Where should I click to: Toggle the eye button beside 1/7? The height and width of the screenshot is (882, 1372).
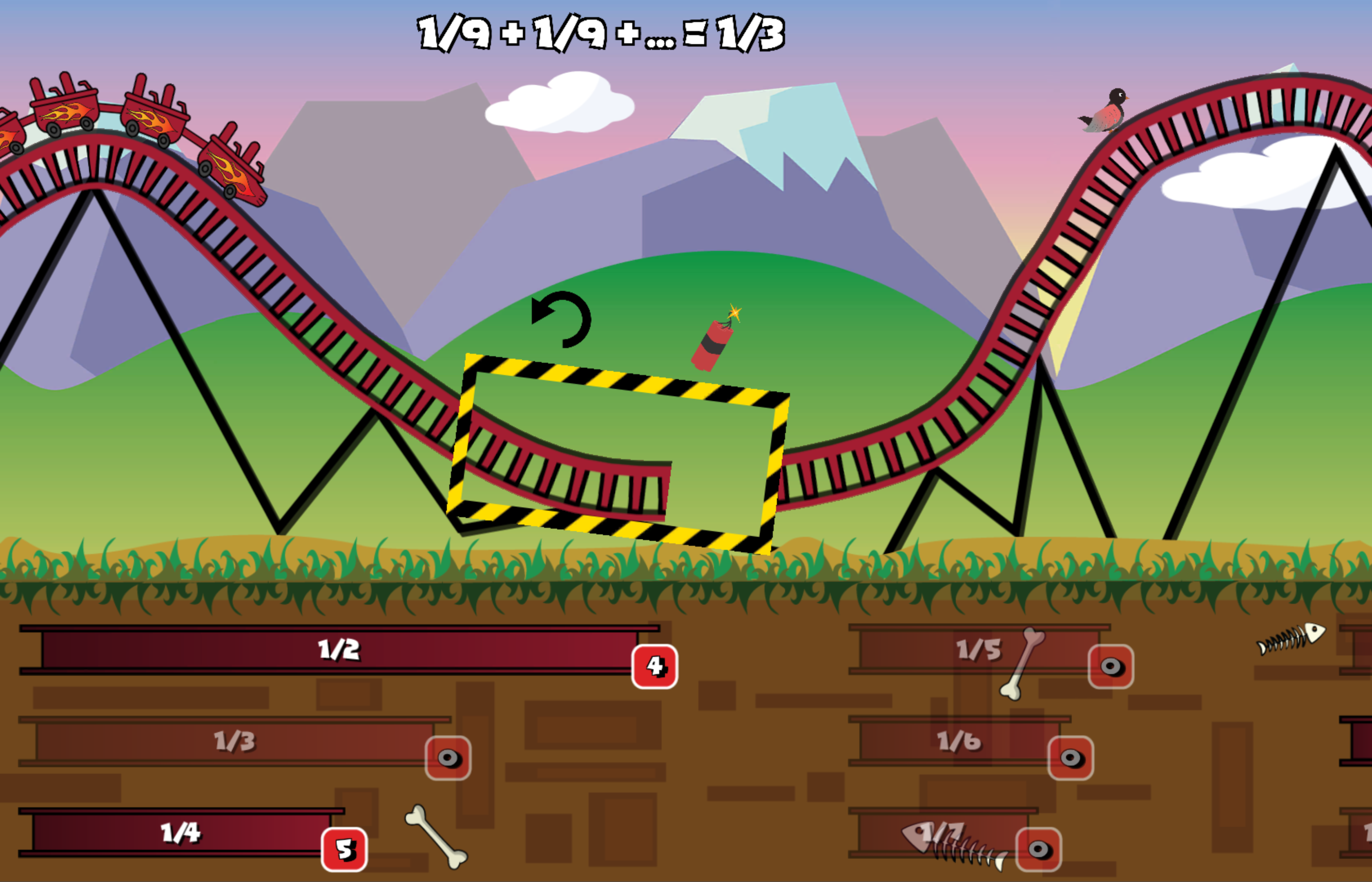coord(1039,849)
